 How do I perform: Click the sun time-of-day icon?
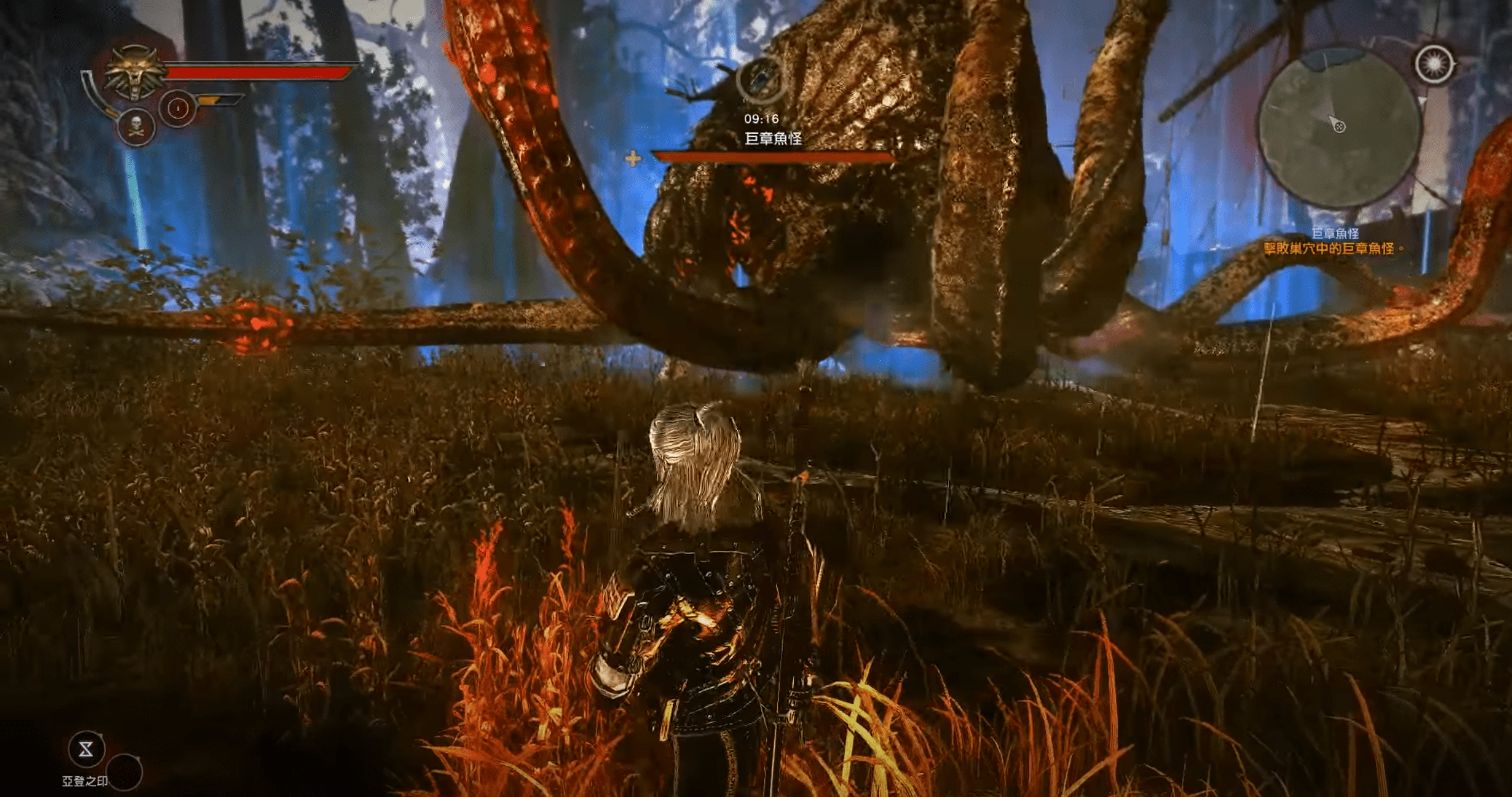[x=1434, y=64]
